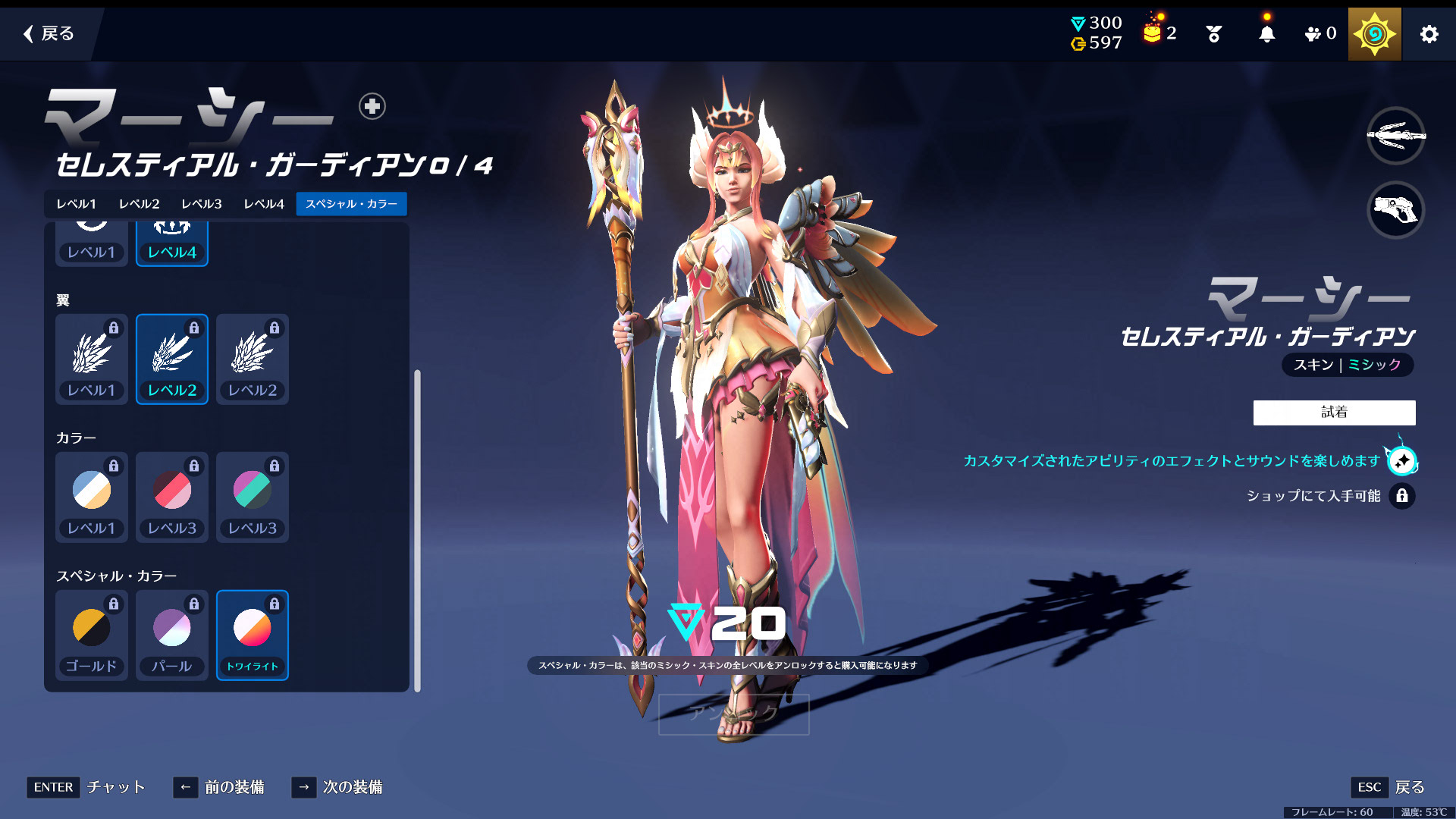The height and width of the screenshot is (819, 1456).
Task: Select the レベル1 wings option
Action: [92, 359]
